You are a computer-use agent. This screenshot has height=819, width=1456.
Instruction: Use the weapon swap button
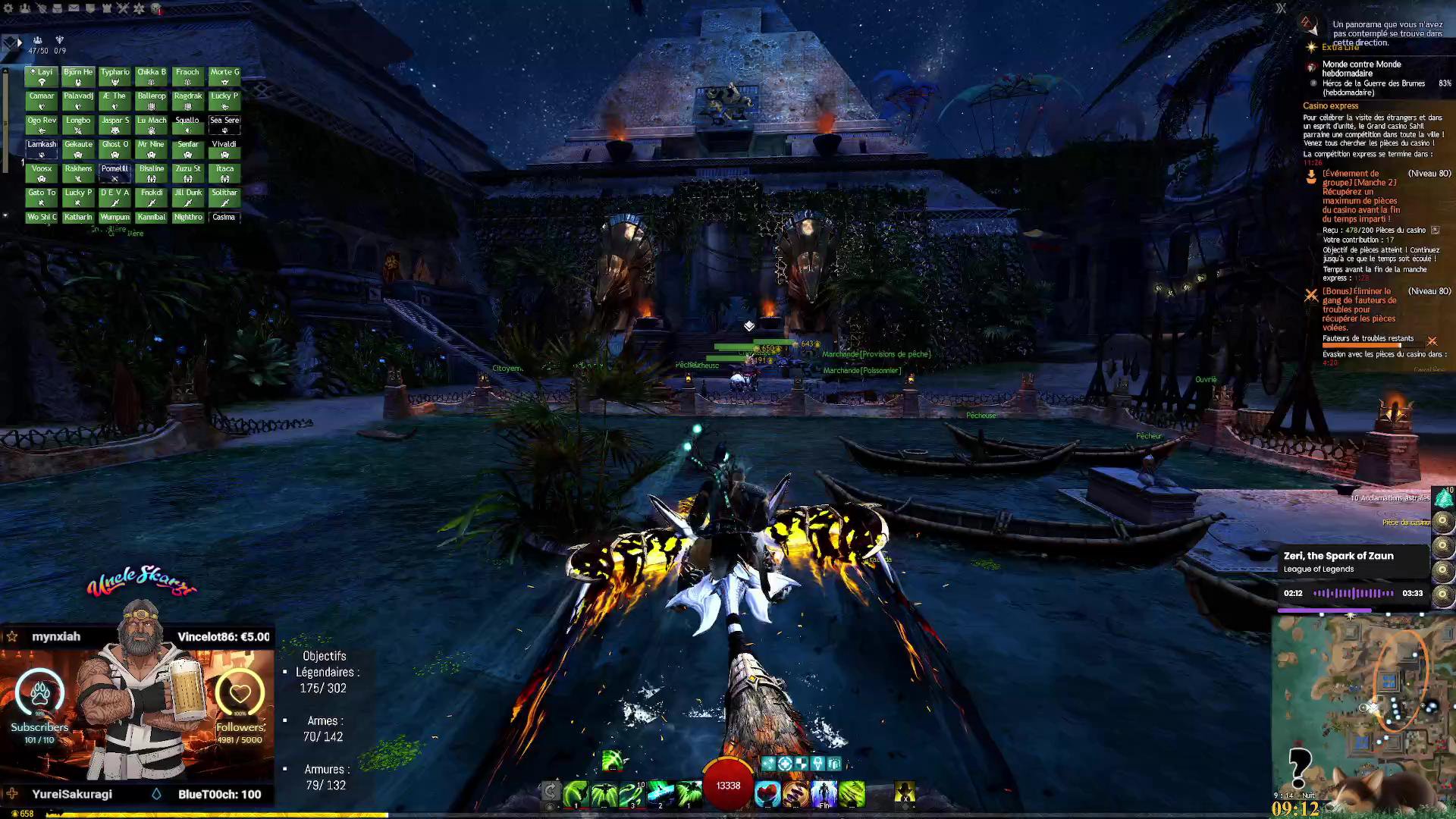coord(551,792)
